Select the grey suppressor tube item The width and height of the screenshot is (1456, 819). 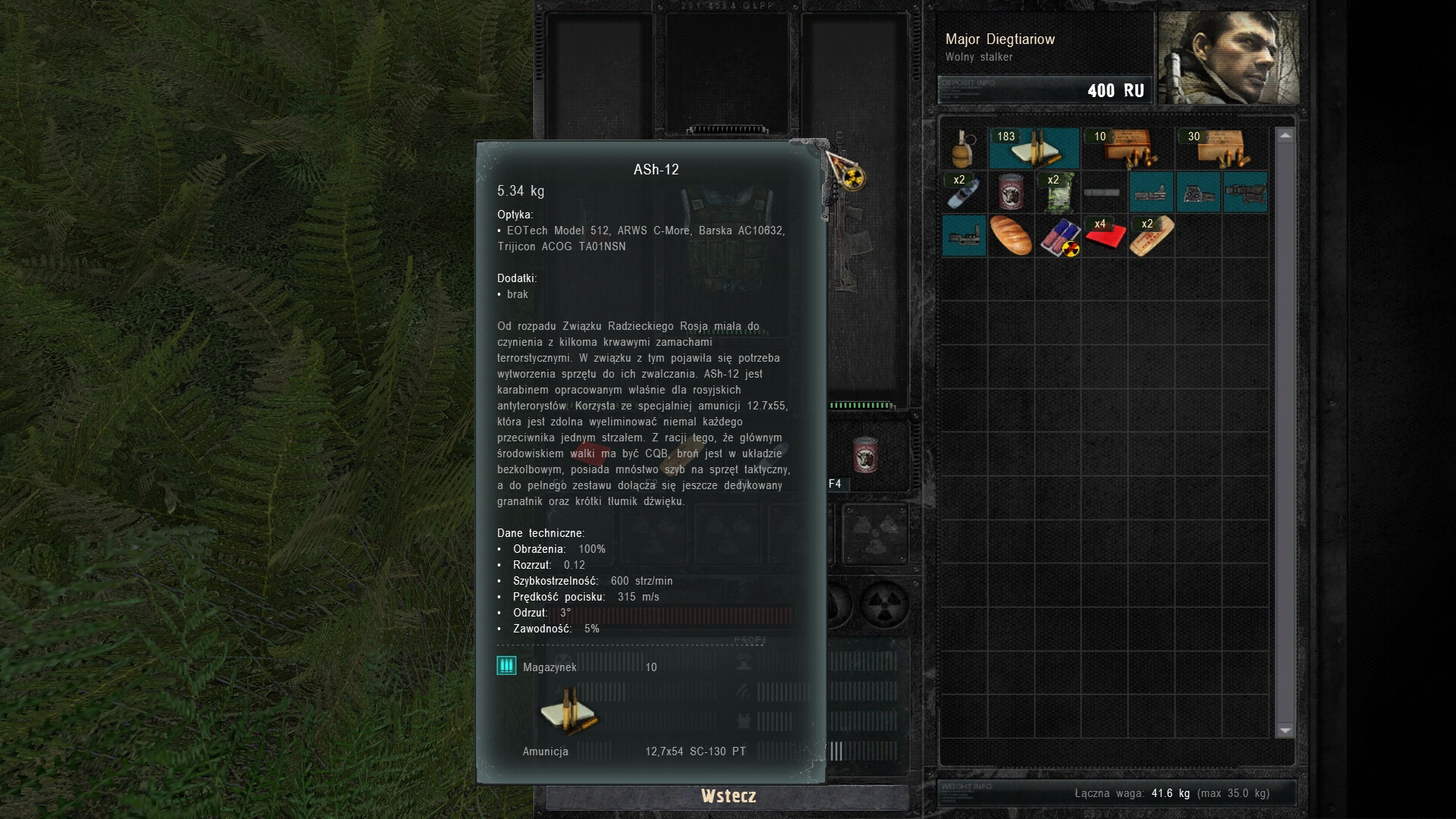pyautogui.click(x=1102, y=193)
